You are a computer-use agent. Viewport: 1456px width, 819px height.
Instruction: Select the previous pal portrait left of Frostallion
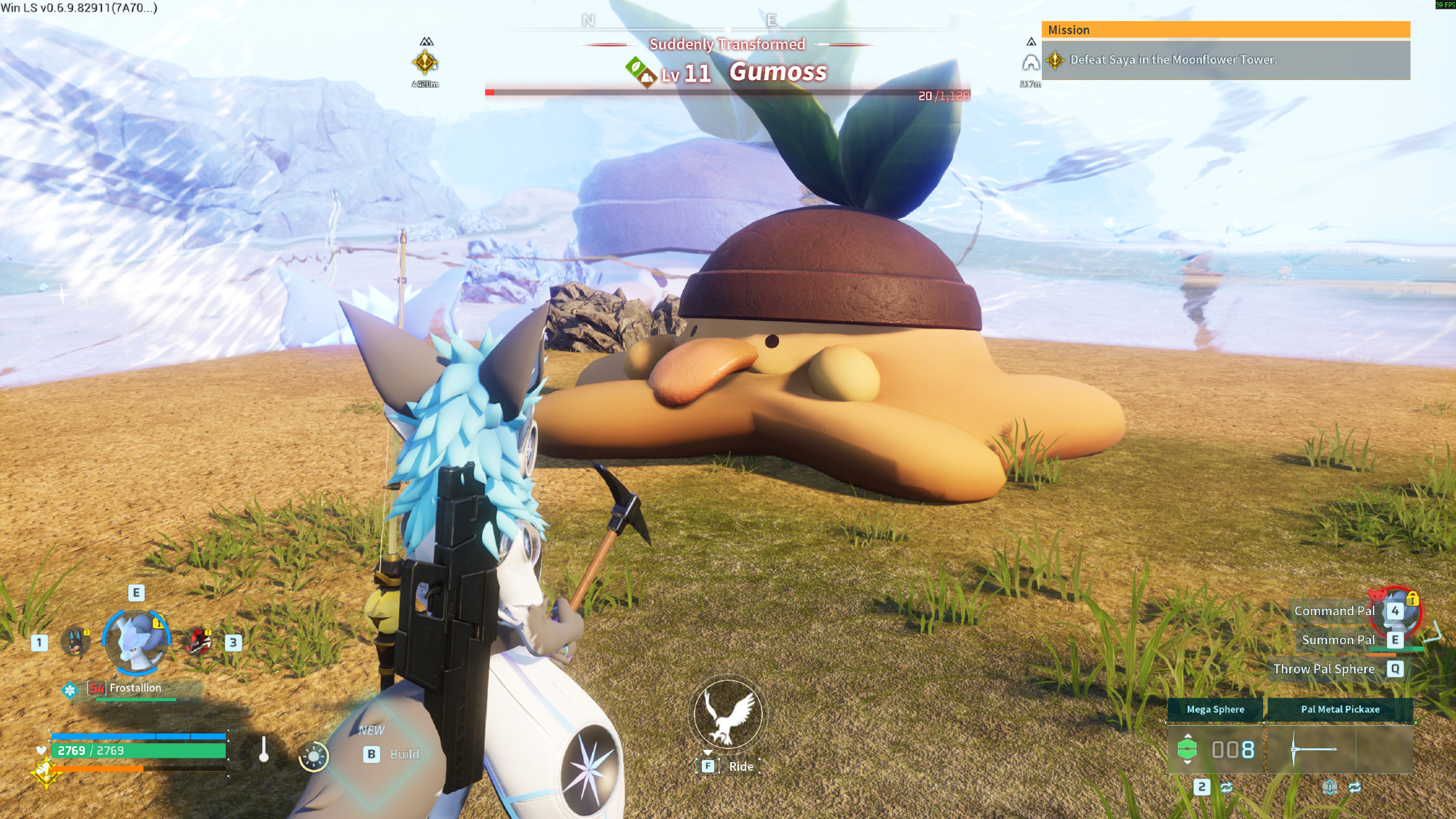coord(76,641)
